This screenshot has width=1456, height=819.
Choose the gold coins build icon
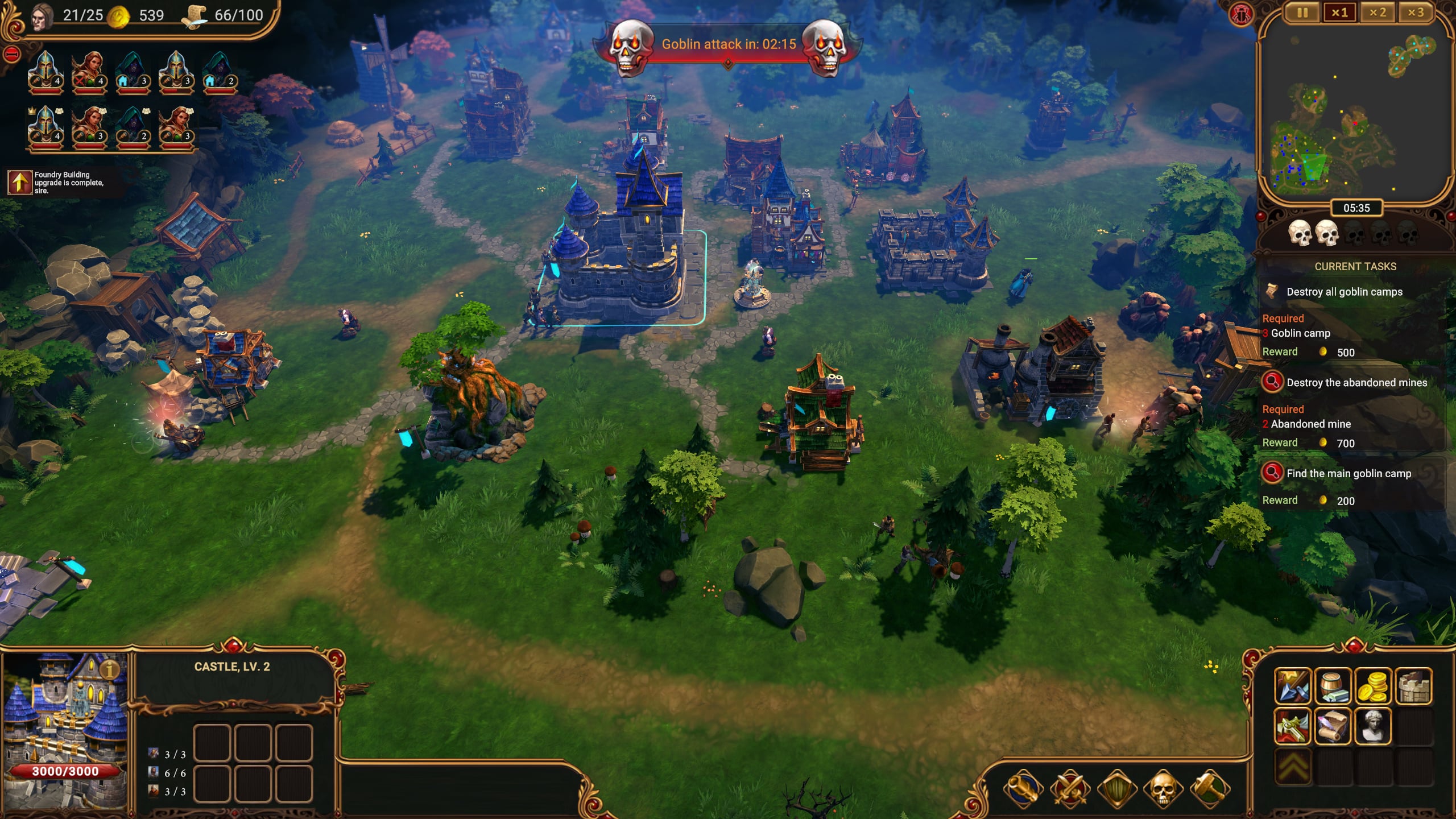1373,686
